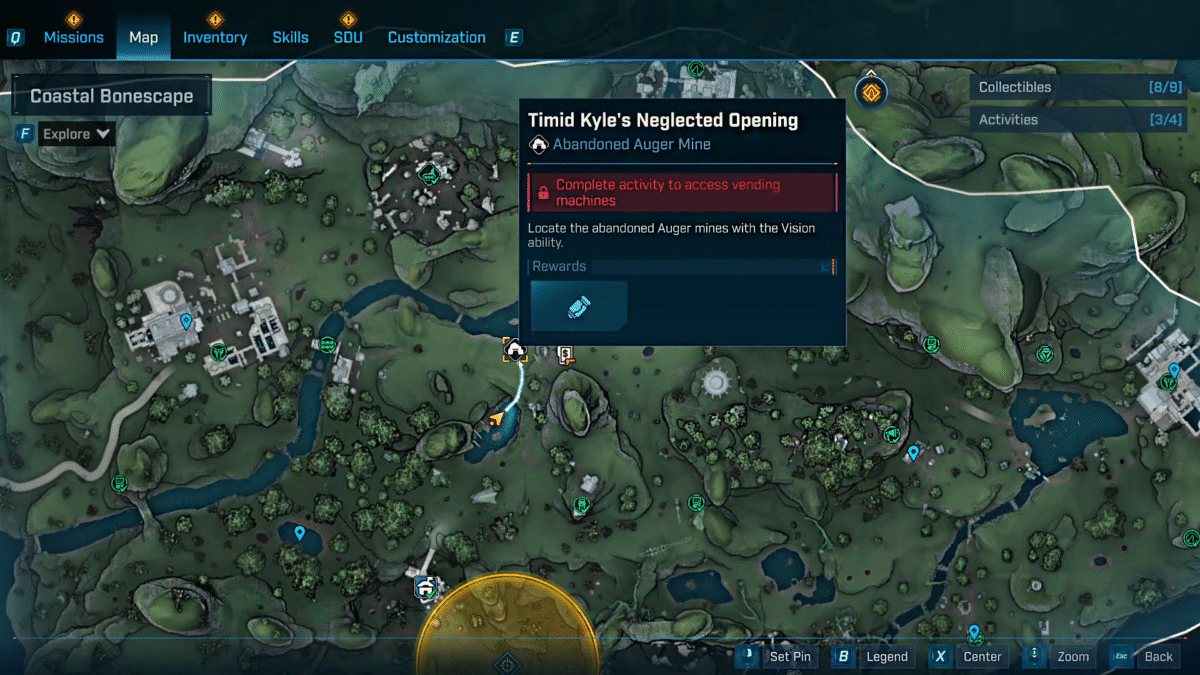Viewport: 1200px width, 675px height.
Task: Open the Inventory tab
Action: (x=214, y=37)
